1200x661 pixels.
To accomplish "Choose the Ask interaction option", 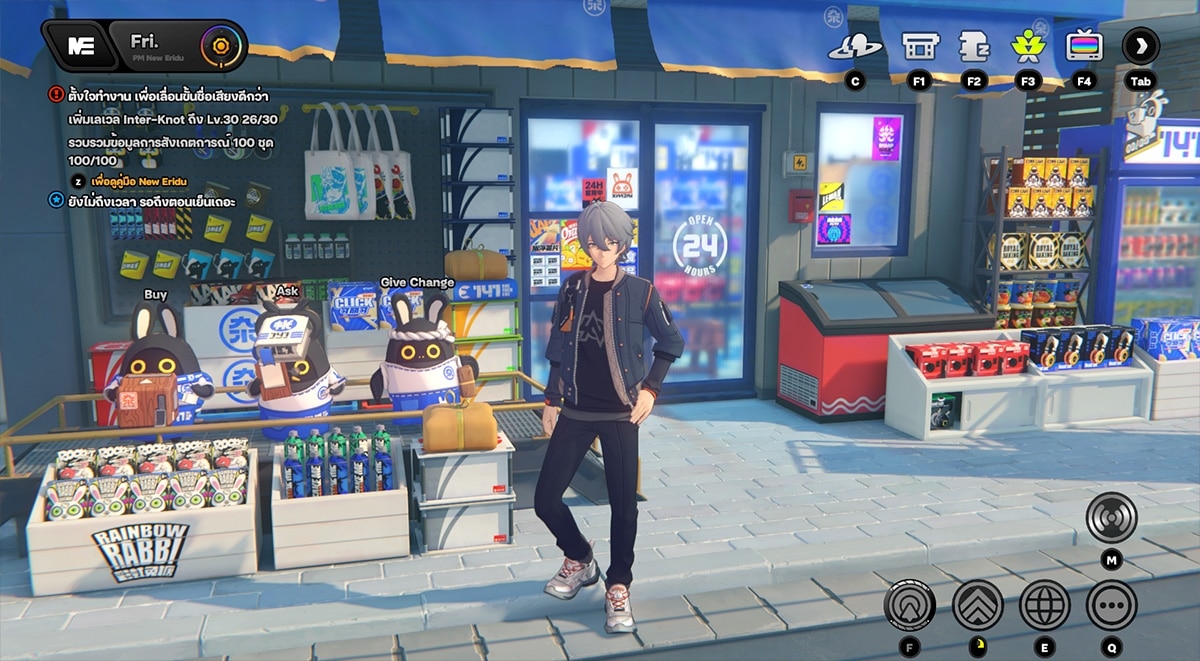I will (x=287, y=290).
